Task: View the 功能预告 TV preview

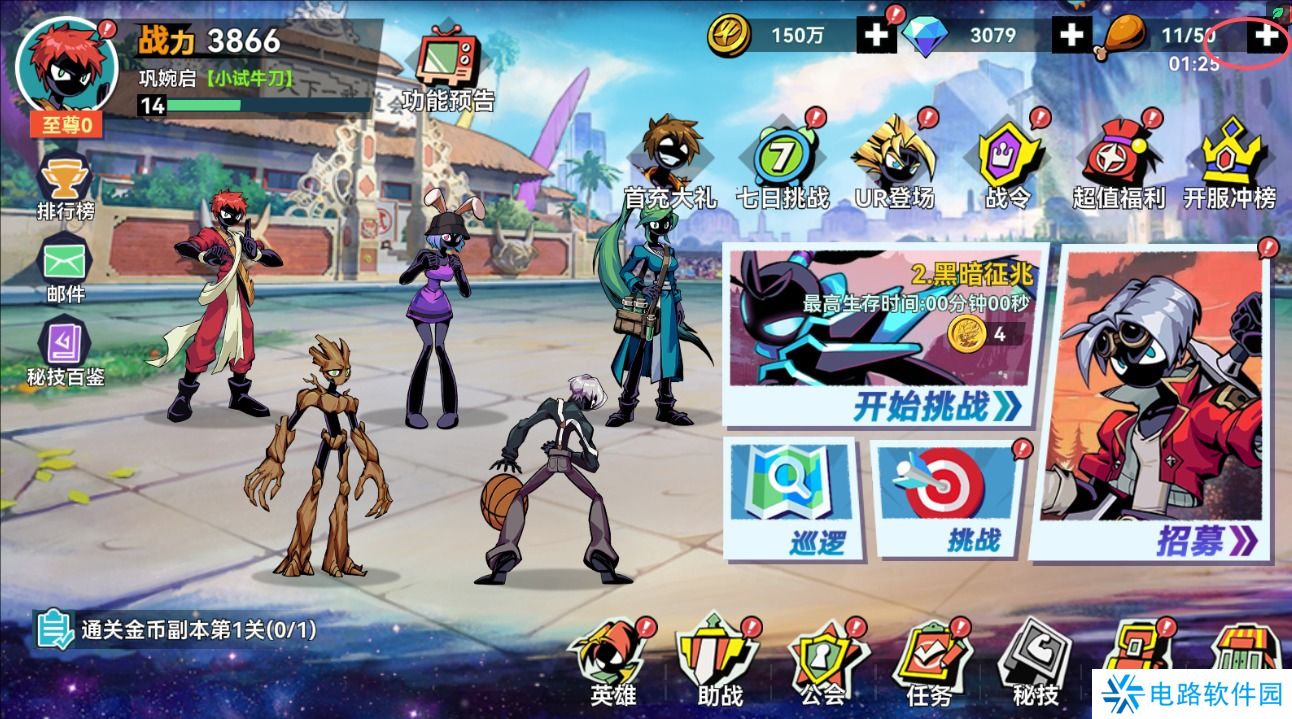Action: tap(448, 68)
